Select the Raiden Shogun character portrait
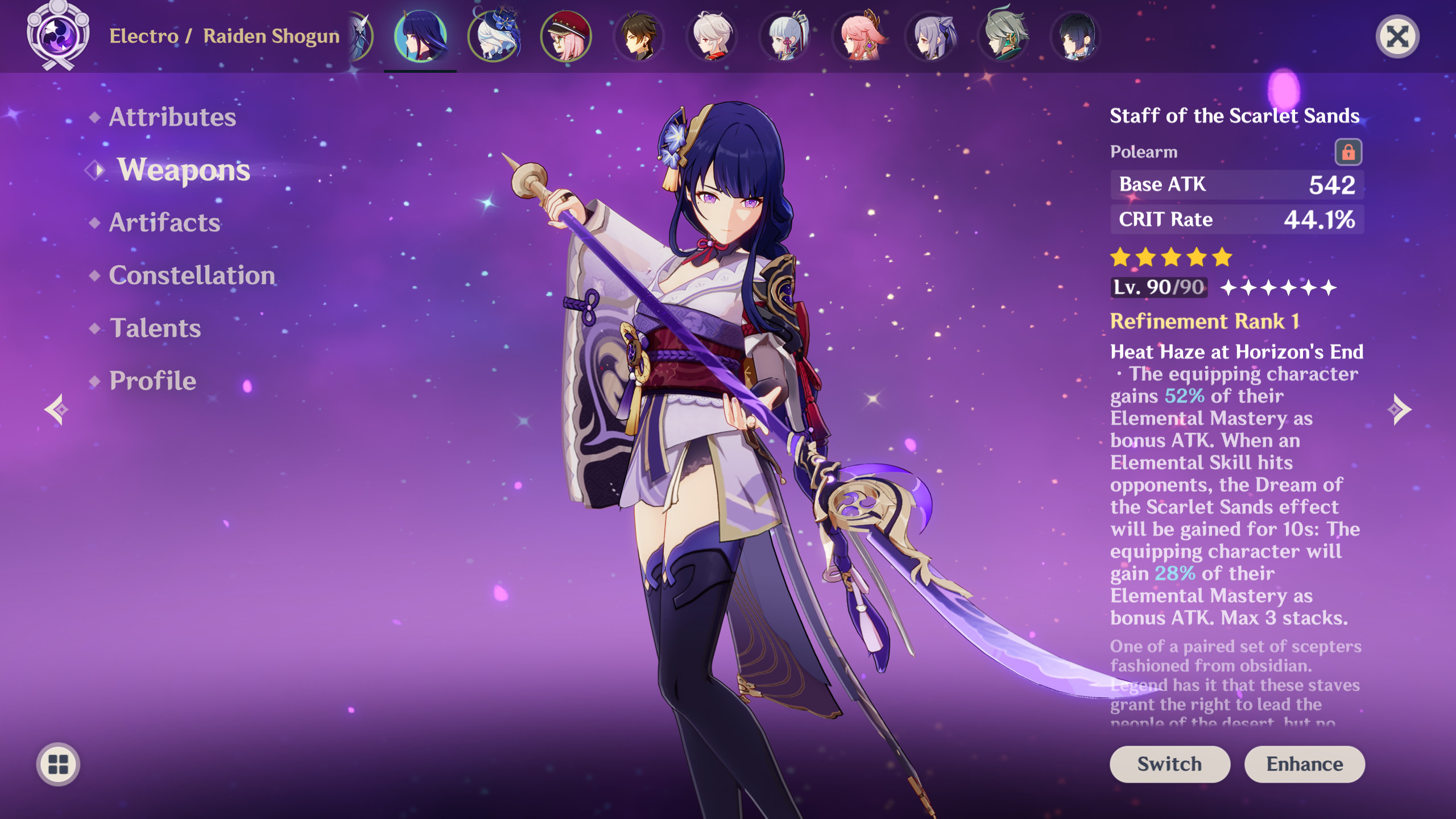Screen dimensions: 1456x819 tap(420, 35)
